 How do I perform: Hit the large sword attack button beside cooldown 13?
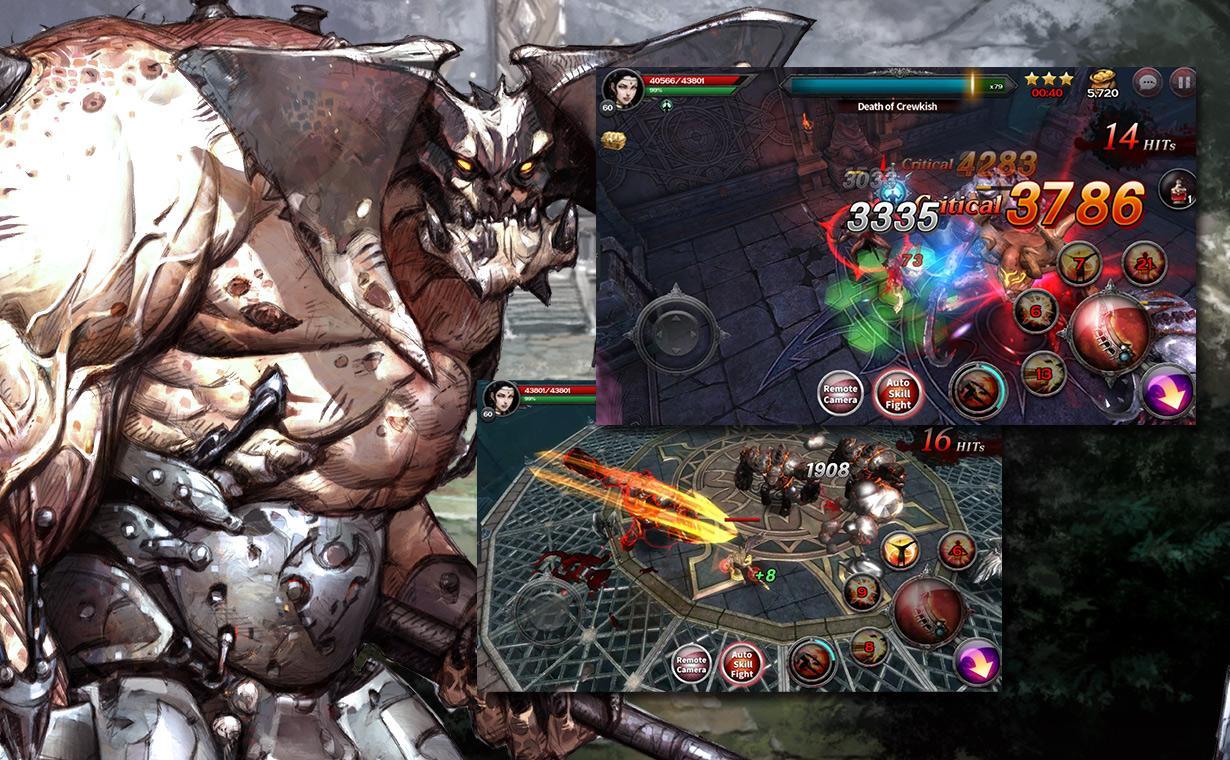(1111, 333)
